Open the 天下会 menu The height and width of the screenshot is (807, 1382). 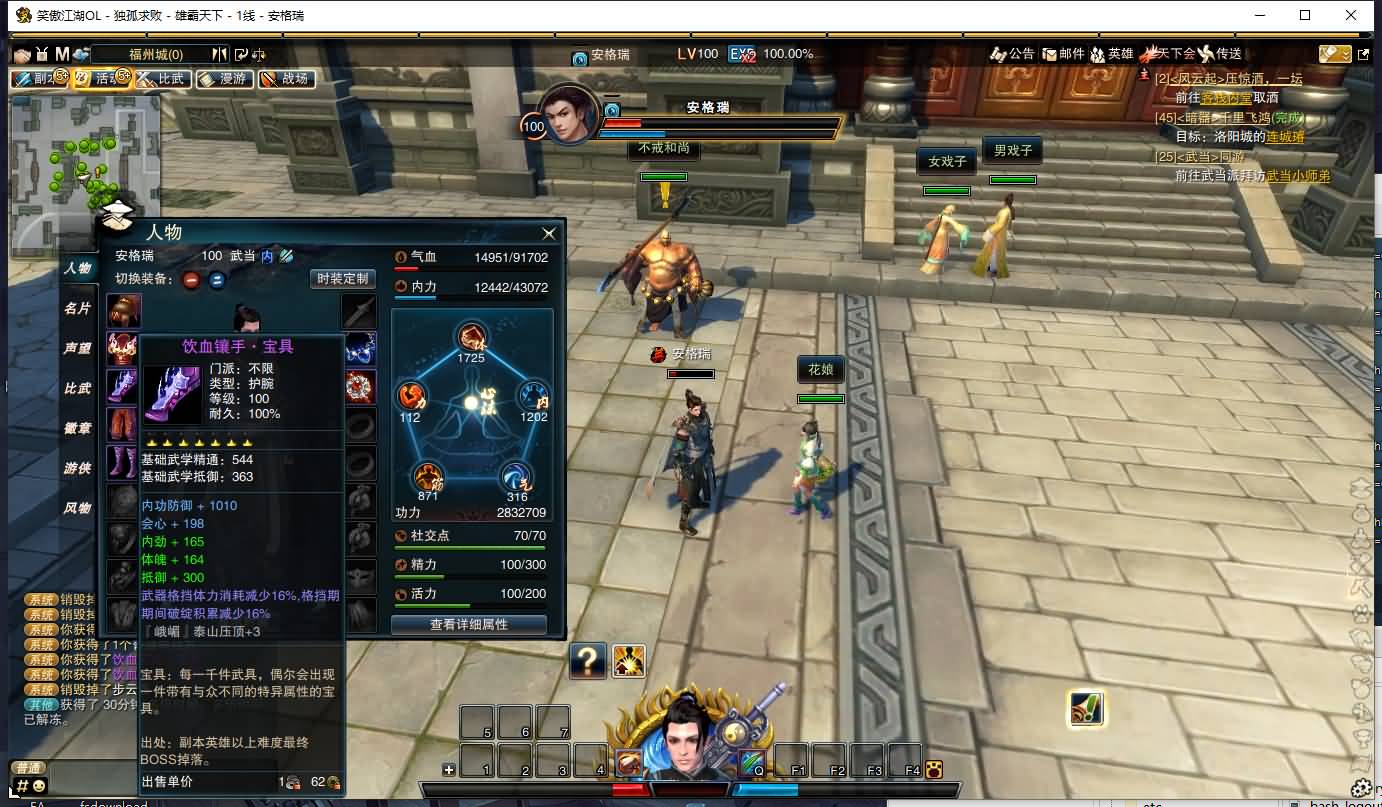[x=1169, y=54]
